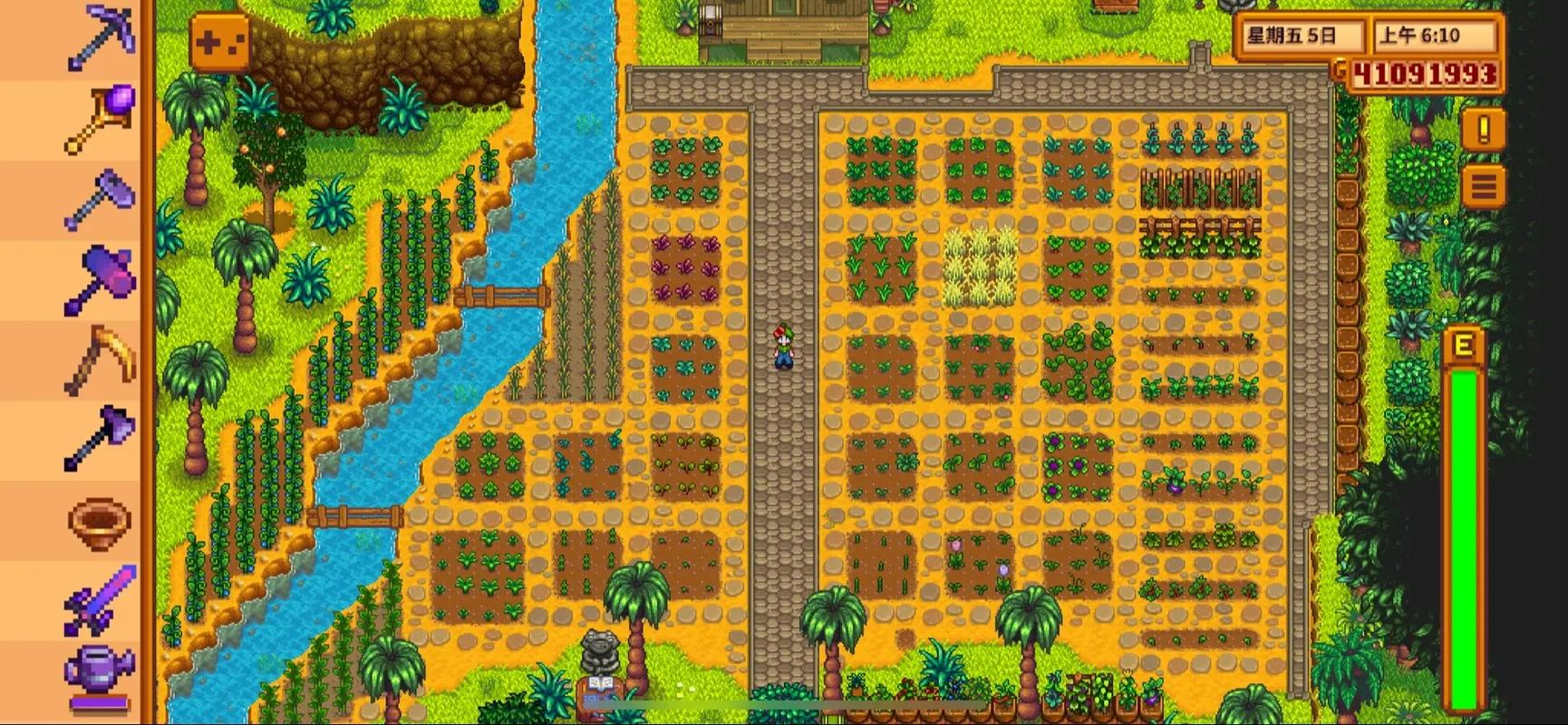Tap the orange gamepad controls button
This screenshot has width=1568, height=725.
tap(219, 42)
